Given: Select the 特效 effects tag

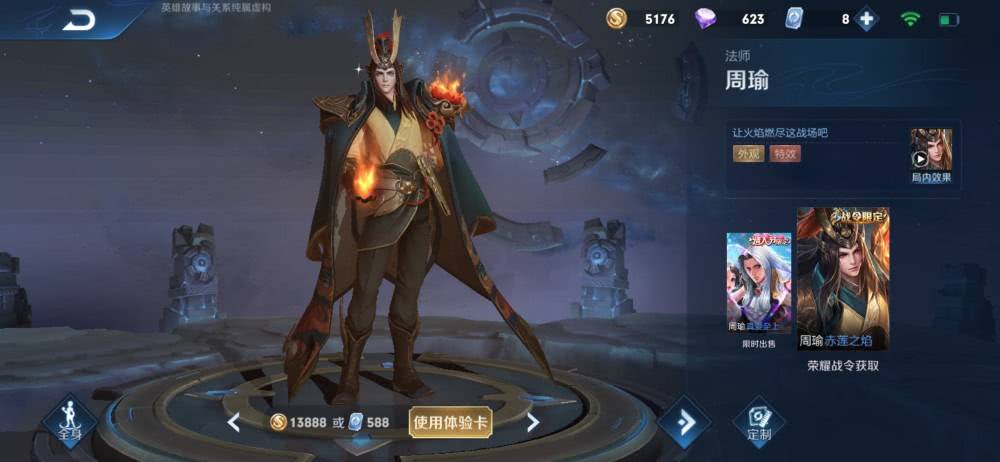Looking at the screenshot, I should point(784,154).
